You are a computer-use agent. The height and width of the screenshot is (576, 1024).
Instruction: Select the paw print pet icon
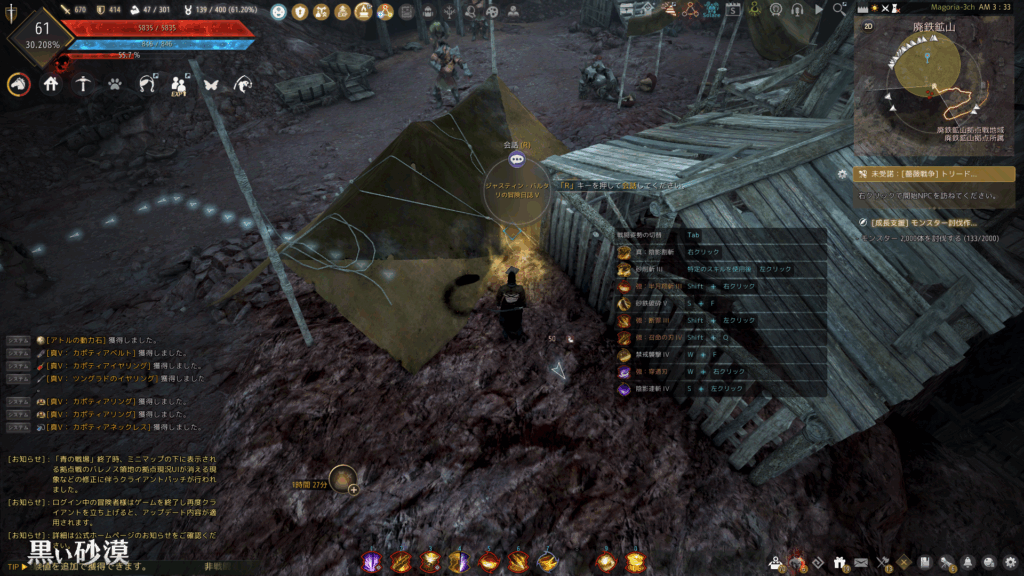[x=115, y=84]
